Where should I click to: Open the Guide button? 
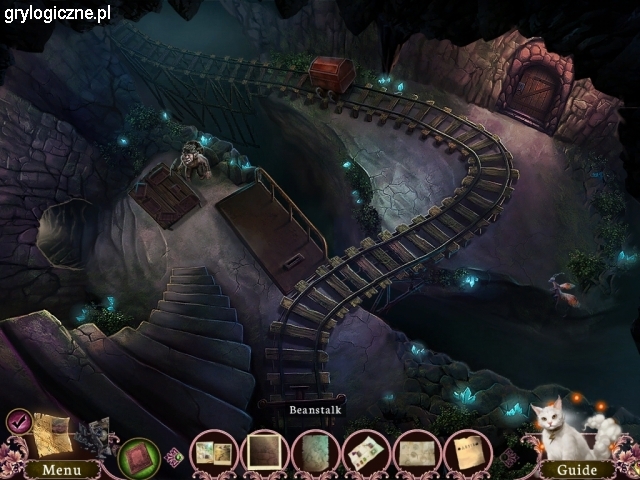click(577, 469)
